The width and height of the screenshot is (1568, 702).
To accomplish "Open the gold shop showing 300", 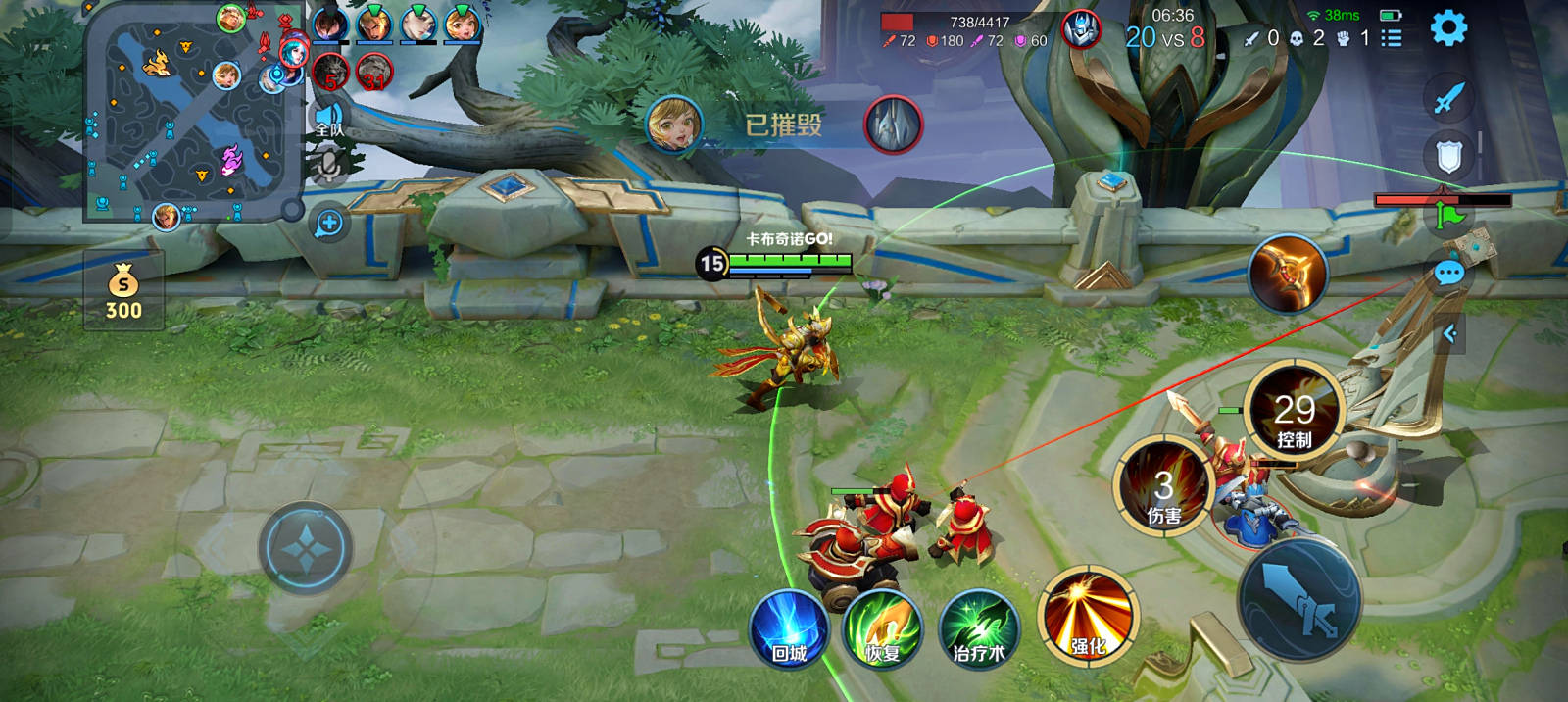I will (123, 291).
